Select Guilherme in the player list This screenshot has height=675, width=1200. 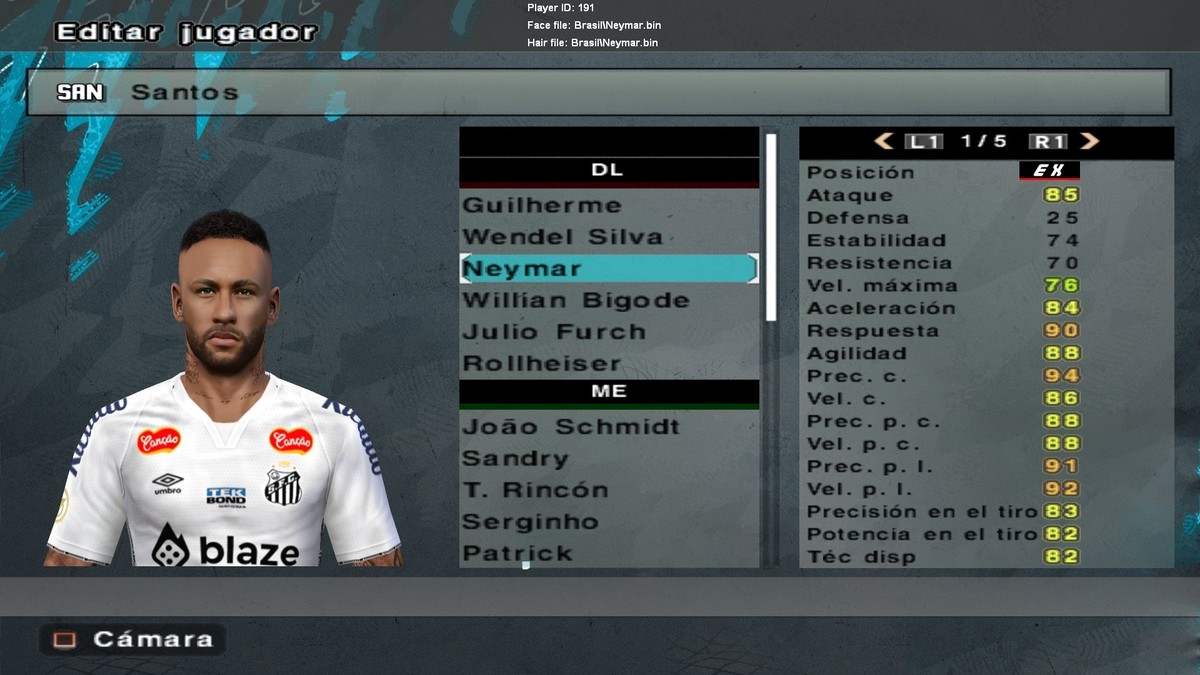pos(541,205)
